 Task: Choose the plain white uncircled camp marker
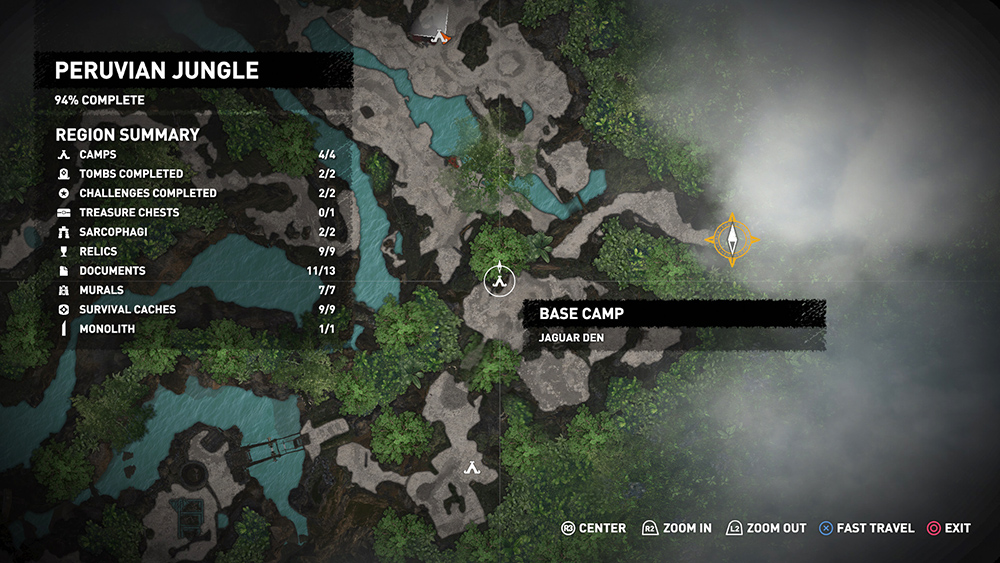click(471, 467)
